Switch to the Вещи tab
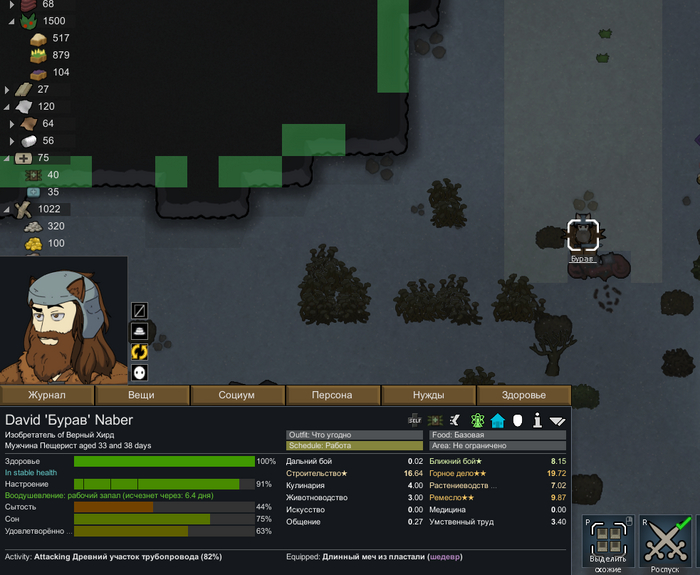The height and width of the screenshot is (575, 700). (142, 395)
